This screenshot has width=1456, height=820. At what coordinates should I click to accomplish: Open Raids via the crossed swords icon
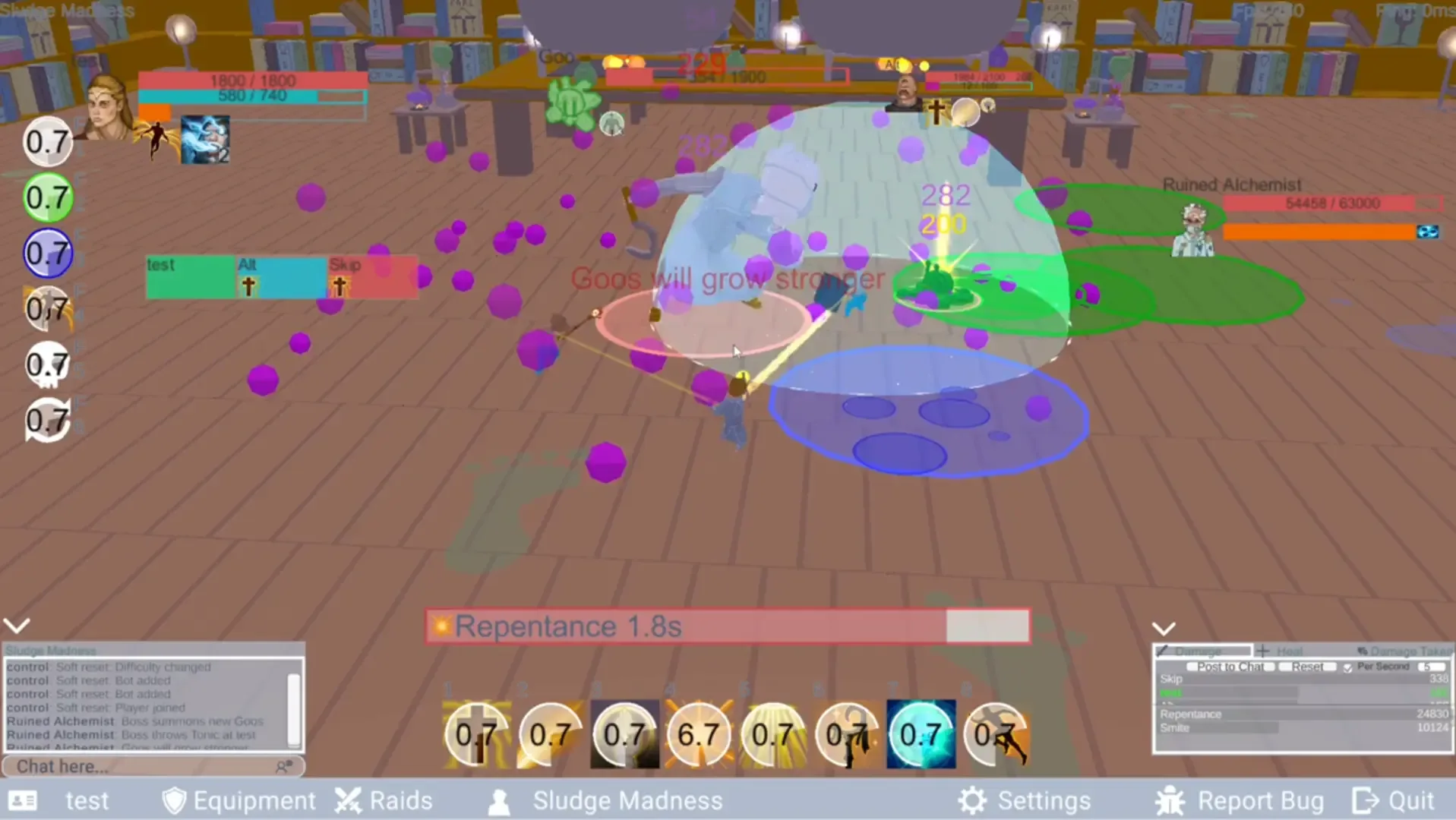pyautogui.click(x=348, y=799)
